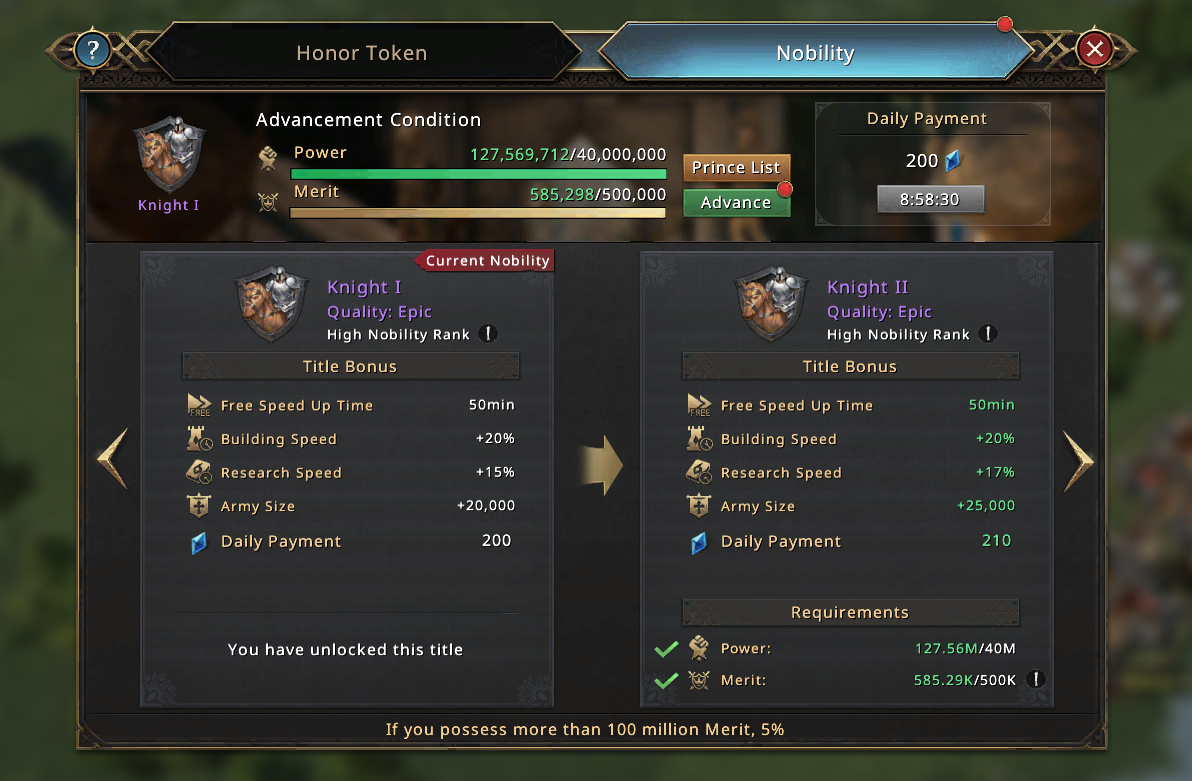The width and height of the screenshot is (1192, 781).
Task: Click the 8:58:30 daily payment timer button
Action: coord(929,199)
